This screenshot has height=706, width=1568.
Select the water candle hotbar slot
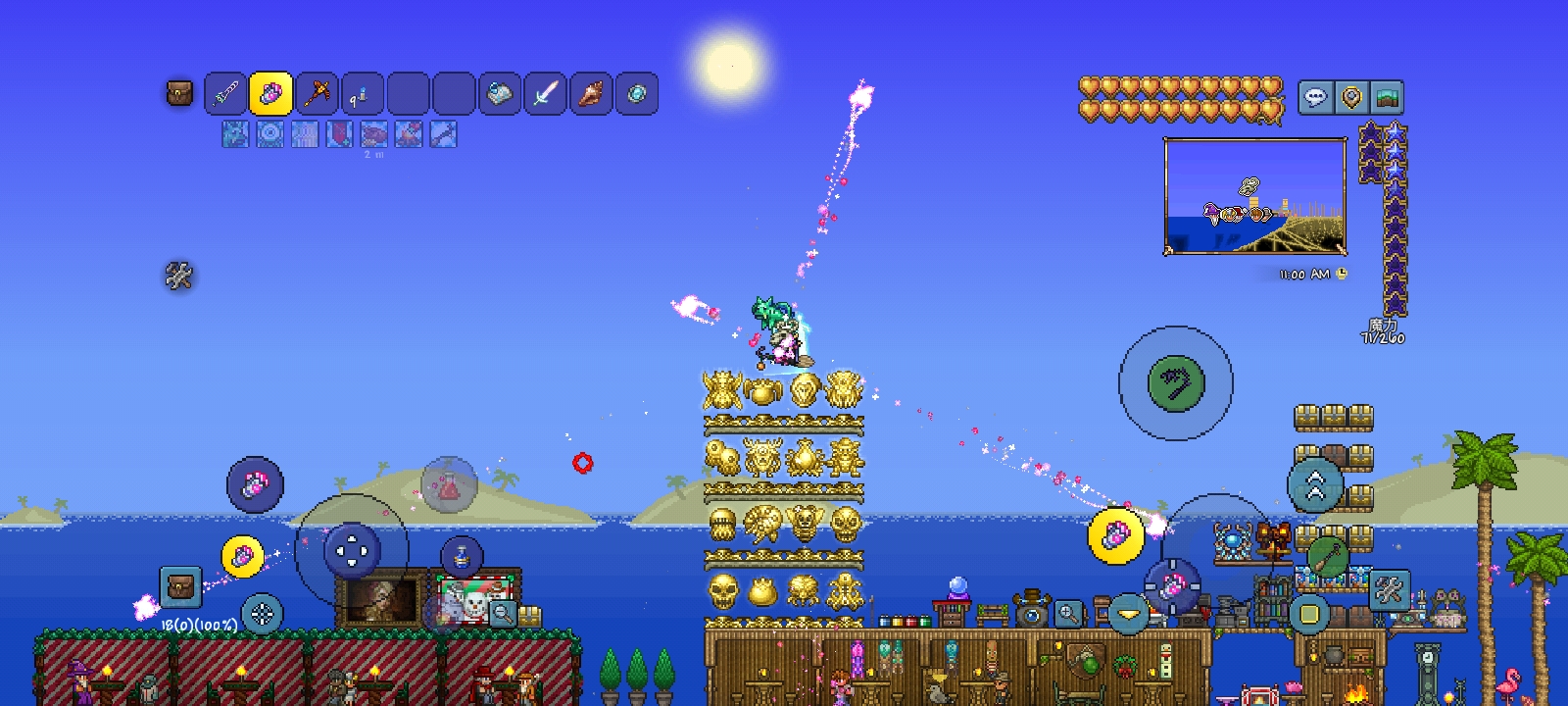pyautogui.click(x=362, y=94)
